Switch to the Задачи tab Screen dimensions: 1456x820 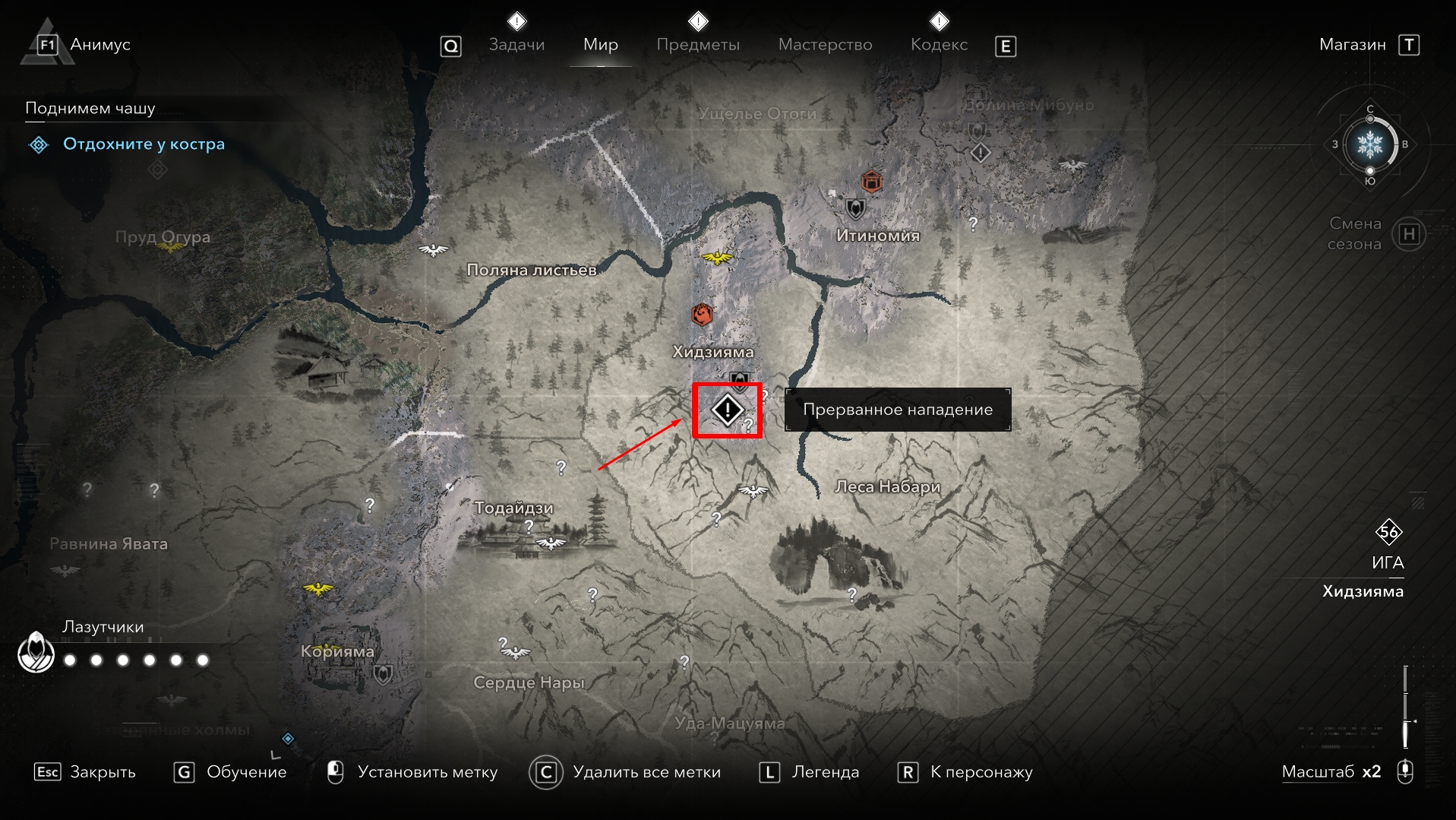[516, 45]
